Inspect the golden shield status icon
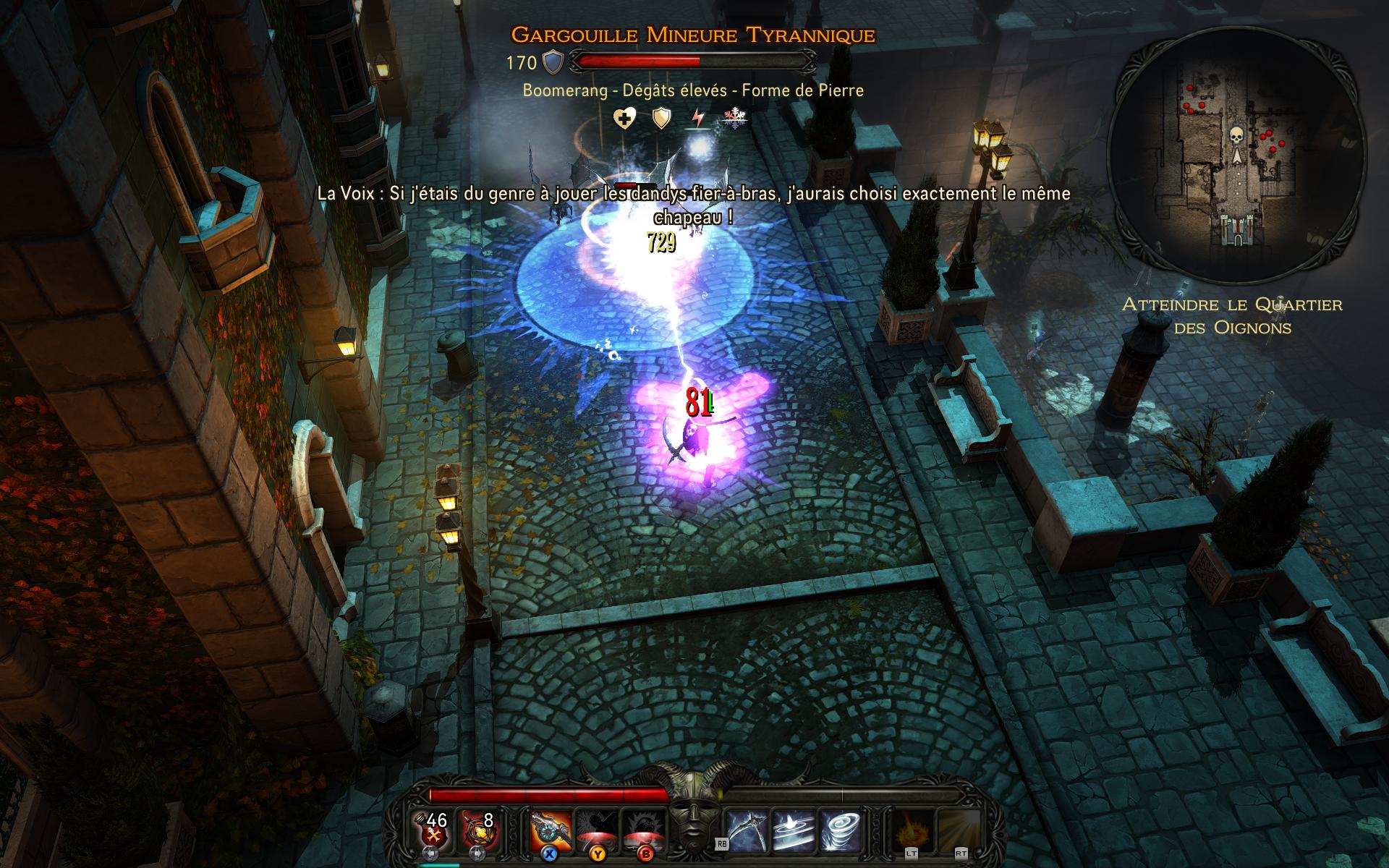Viewport: 1389px width, 868px height. click(661, 118)
